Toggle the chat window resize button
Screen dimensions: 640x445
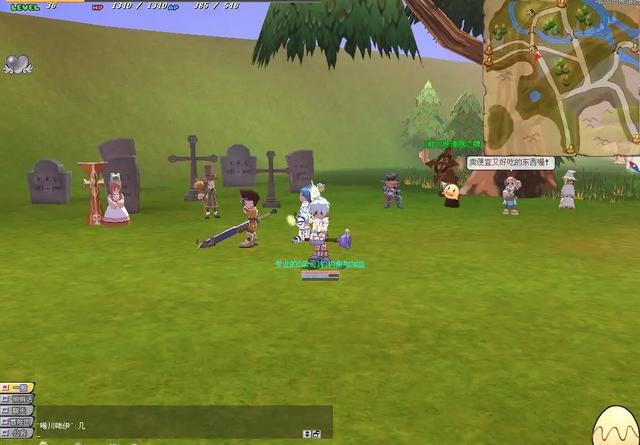[307, 433]
